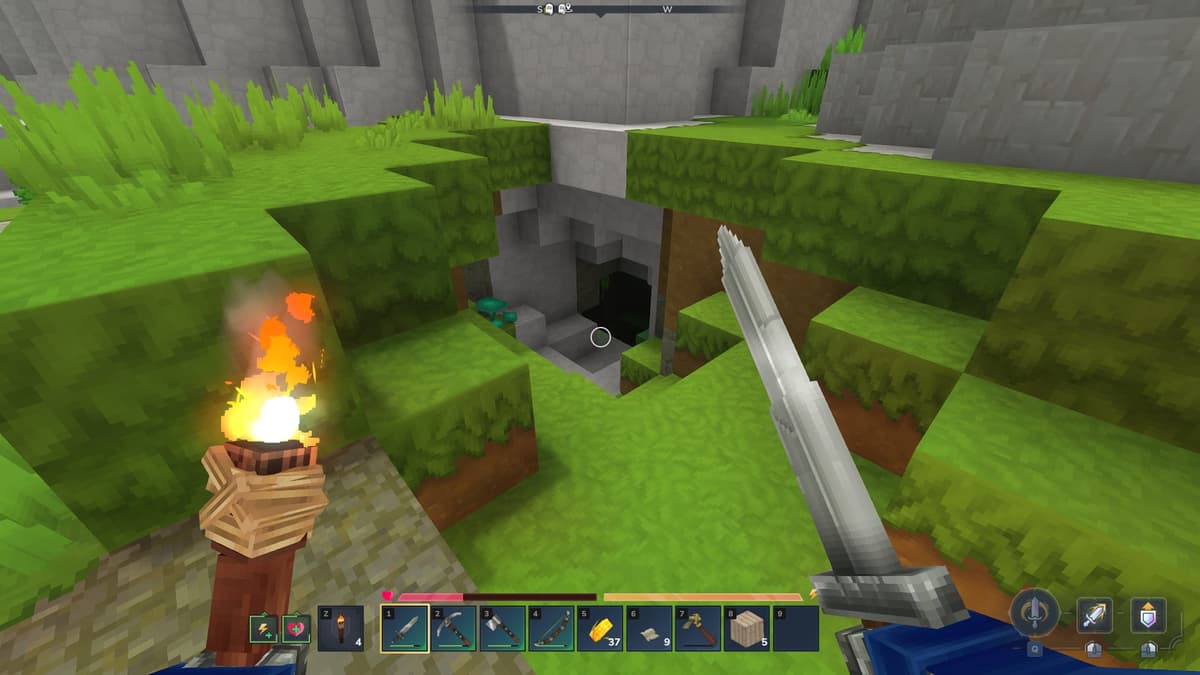Screen dimensions: 1200x675
Task: Select the pickaxe hotbar slot
Action: tap(454, 629)
